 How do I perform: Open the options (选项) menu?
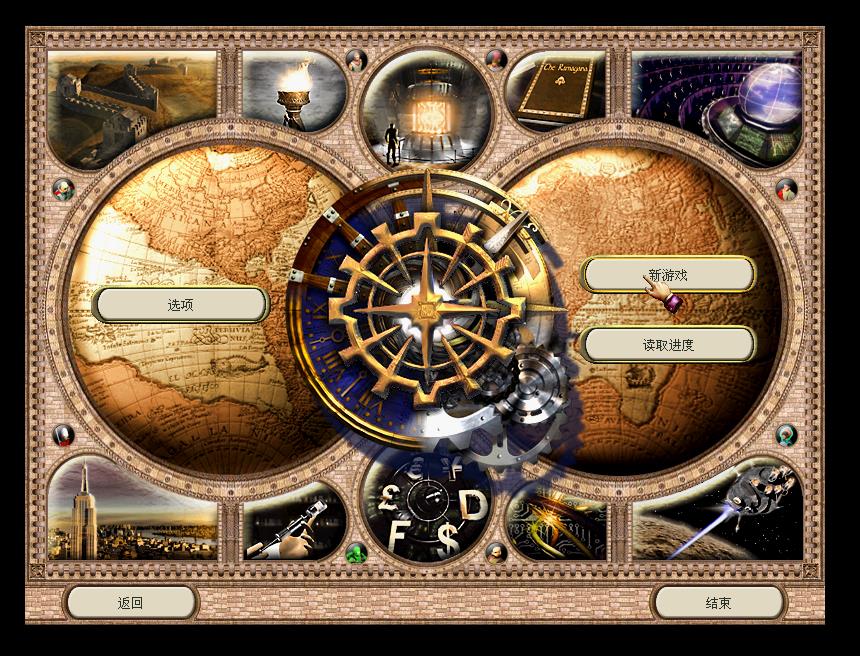pyautogui.click(x=181, y=305)
